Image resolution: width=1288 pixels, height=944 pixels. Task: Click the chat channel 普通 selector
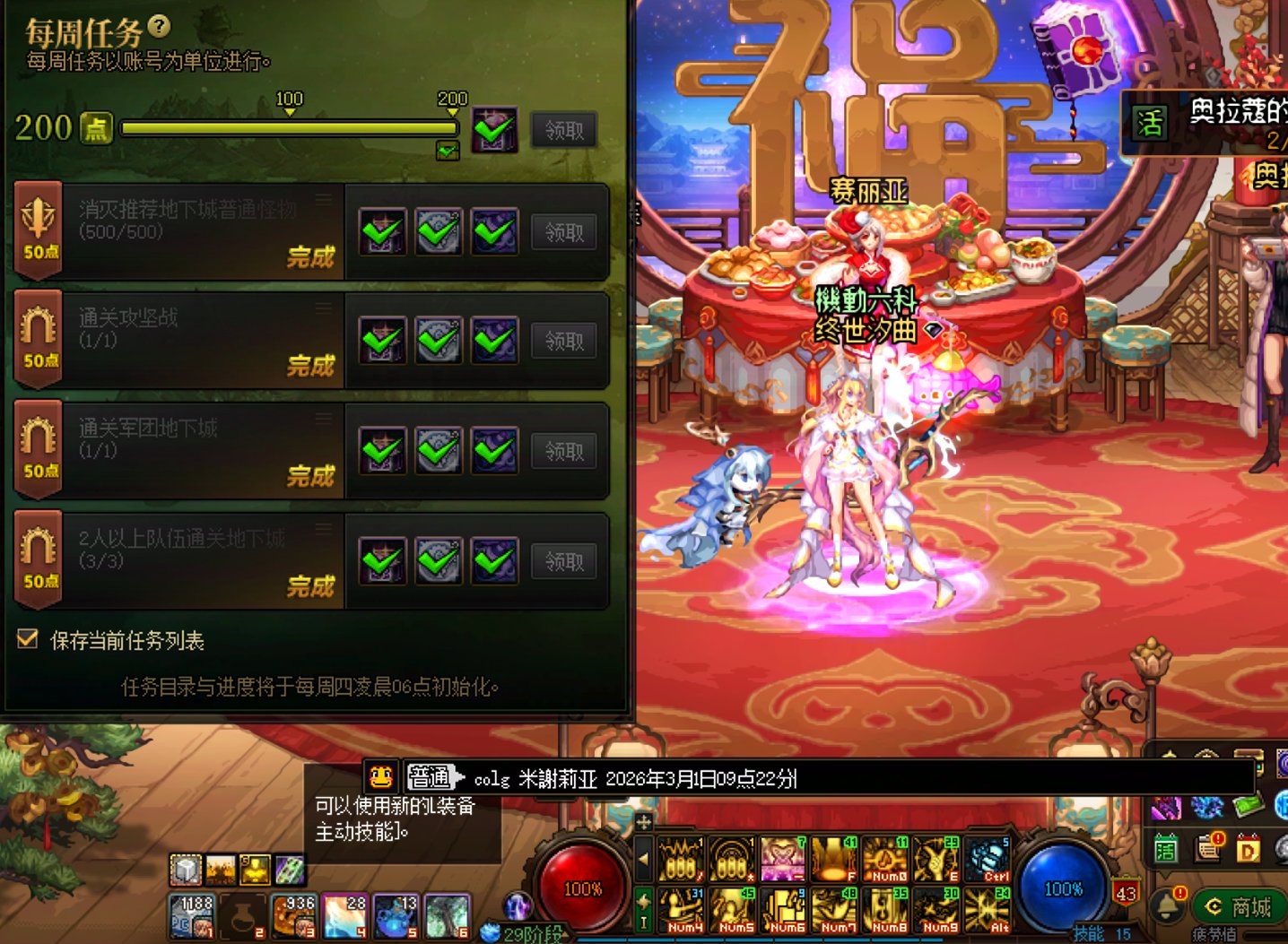tap(433, 777)
